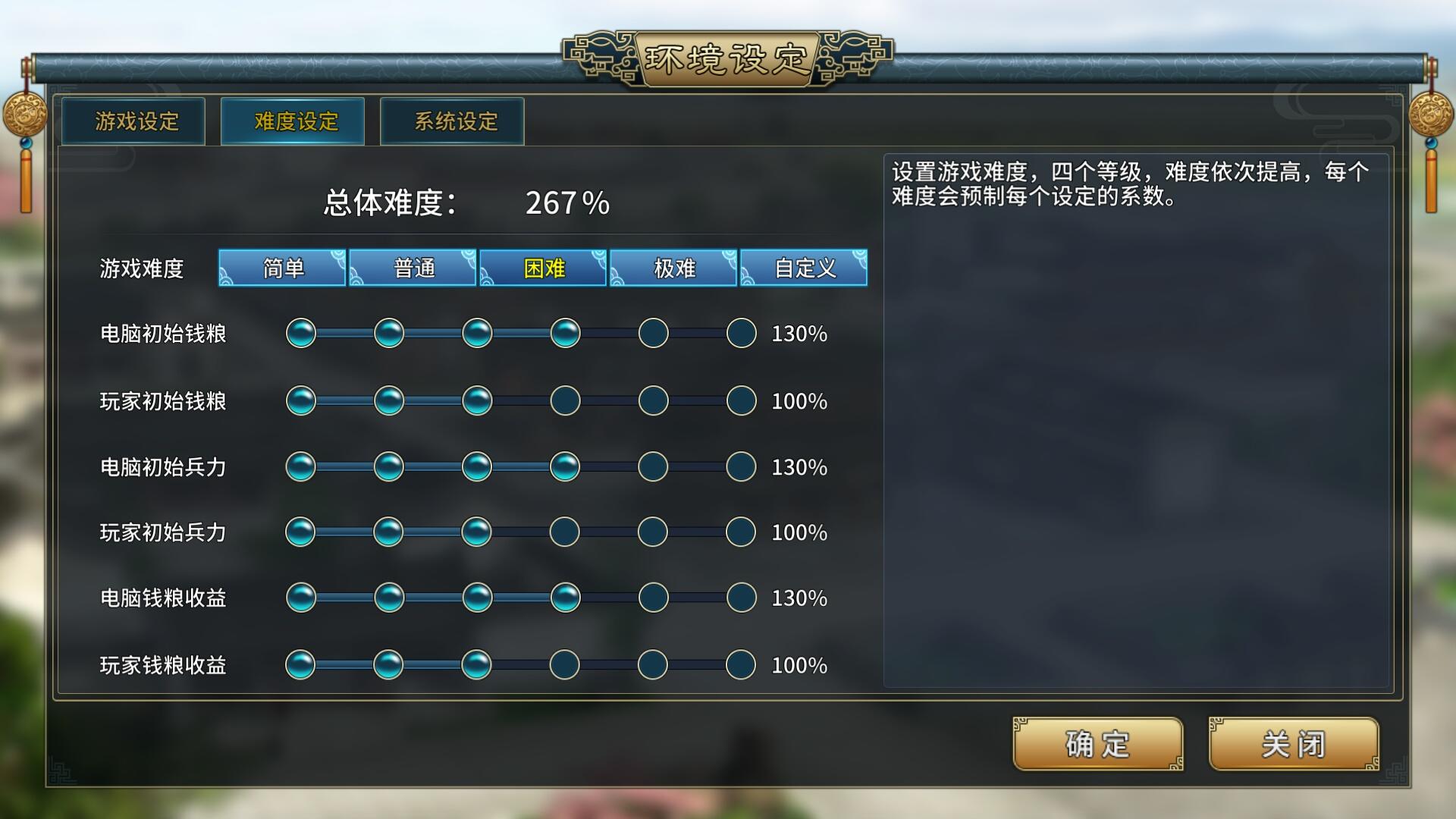Set 电脑钱粮收益 to the second node
This screenshot has width=1456, height=819.
[390, 598]
